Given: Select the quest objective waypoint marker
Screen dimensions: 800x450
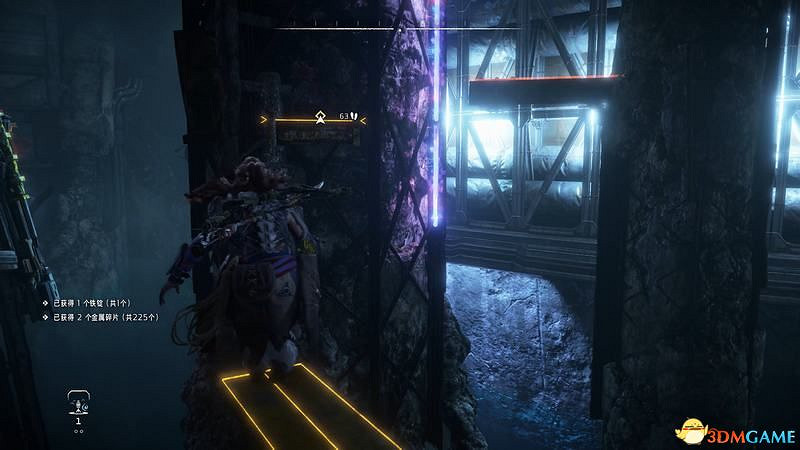Looking at the screenshot, I should 321,116.
